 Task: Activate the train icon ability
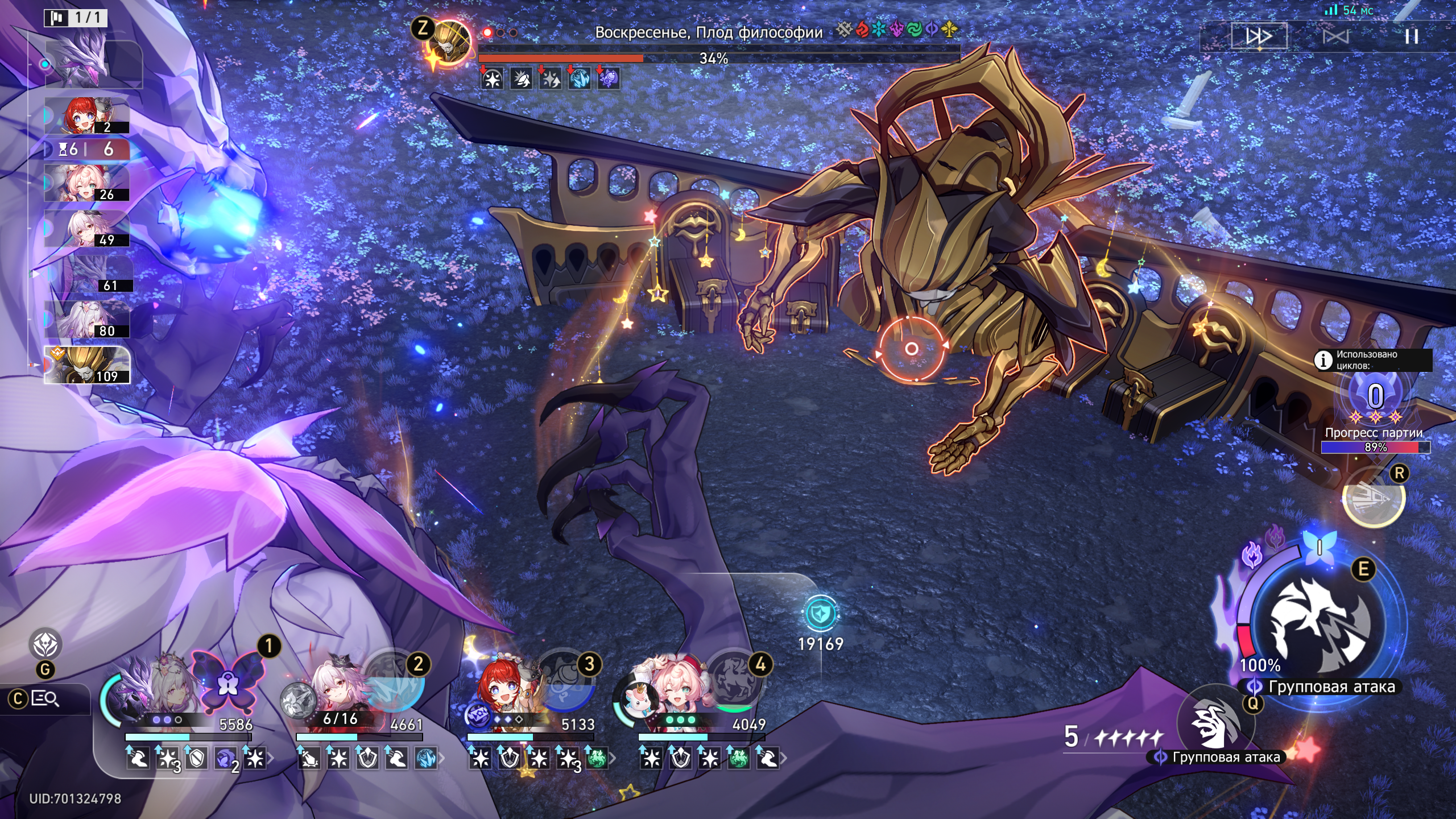click(x=1373, y=498)
